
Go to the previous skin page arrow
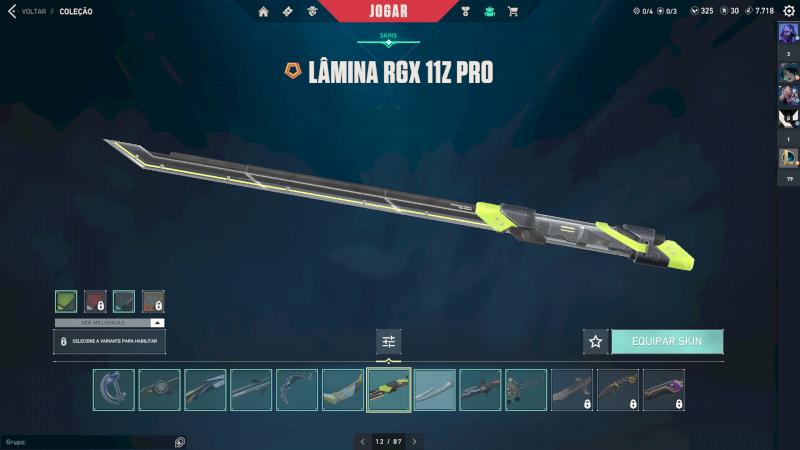tap(362, 441)
